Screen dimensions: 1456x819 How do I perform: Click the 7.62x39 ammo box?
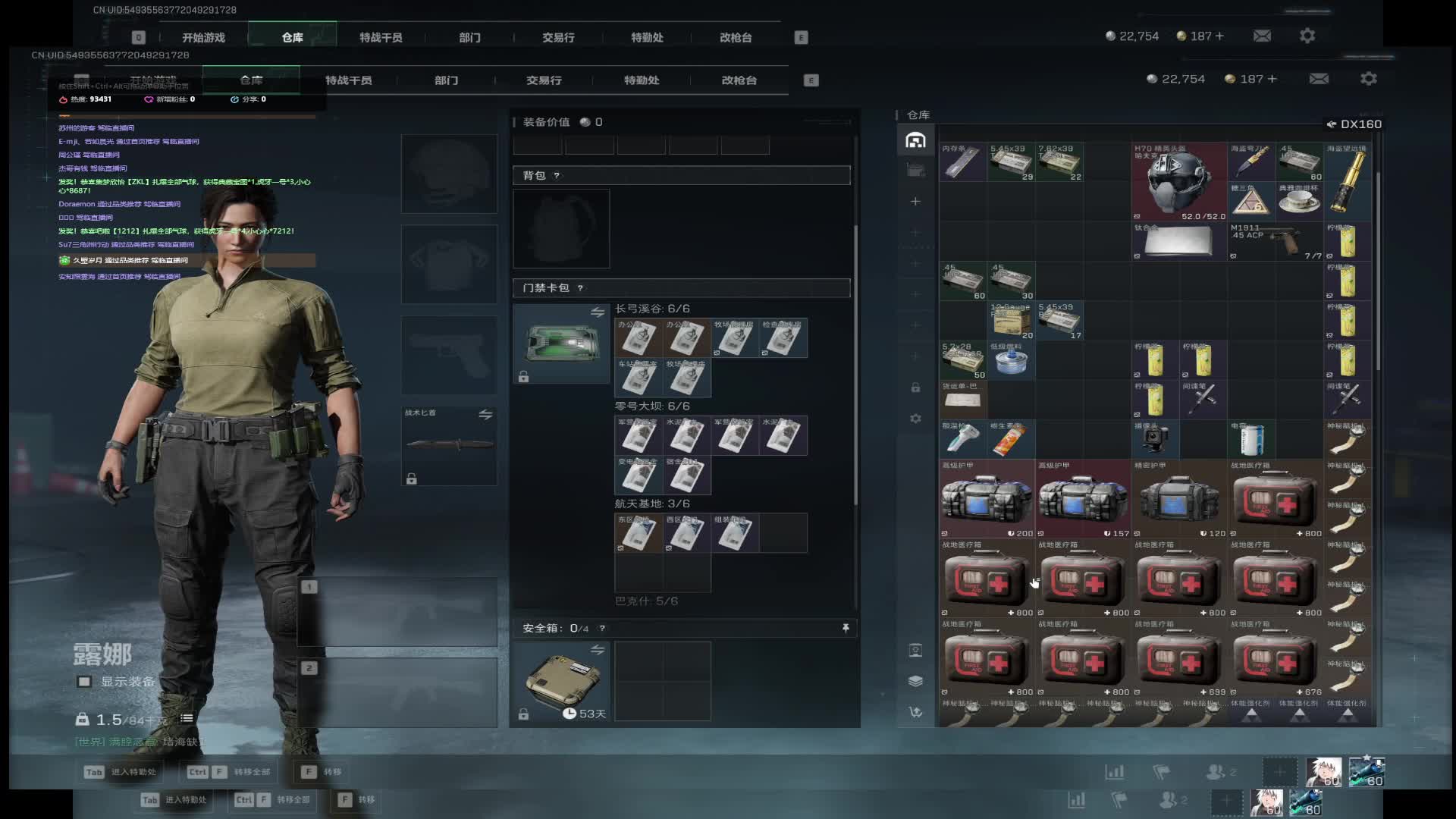tap(1059, 162)
